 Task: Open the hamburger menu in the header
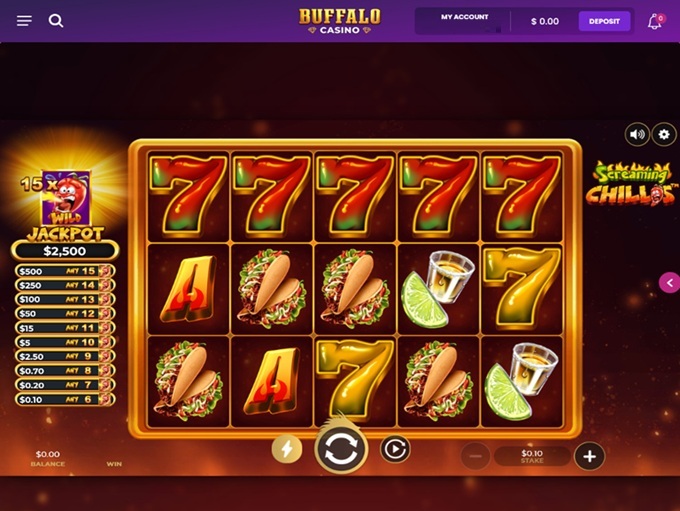tap(25, 21)
